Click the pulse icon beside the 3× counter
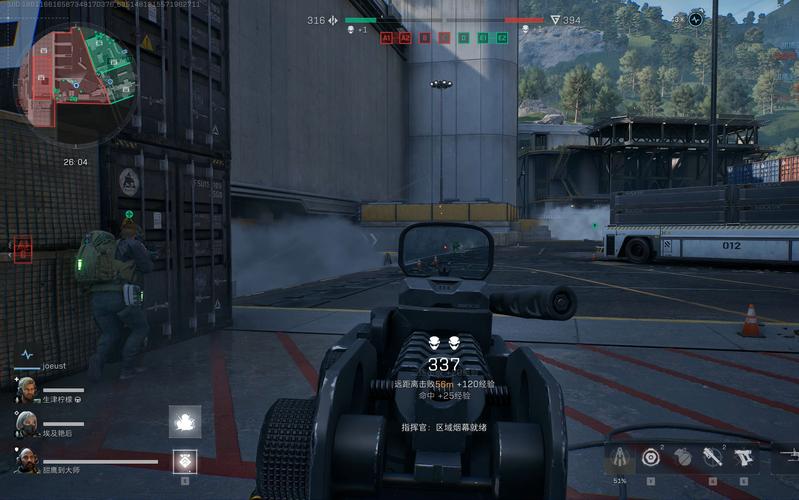The width and height of the screenshot is (799, 500). coord(696,18)
